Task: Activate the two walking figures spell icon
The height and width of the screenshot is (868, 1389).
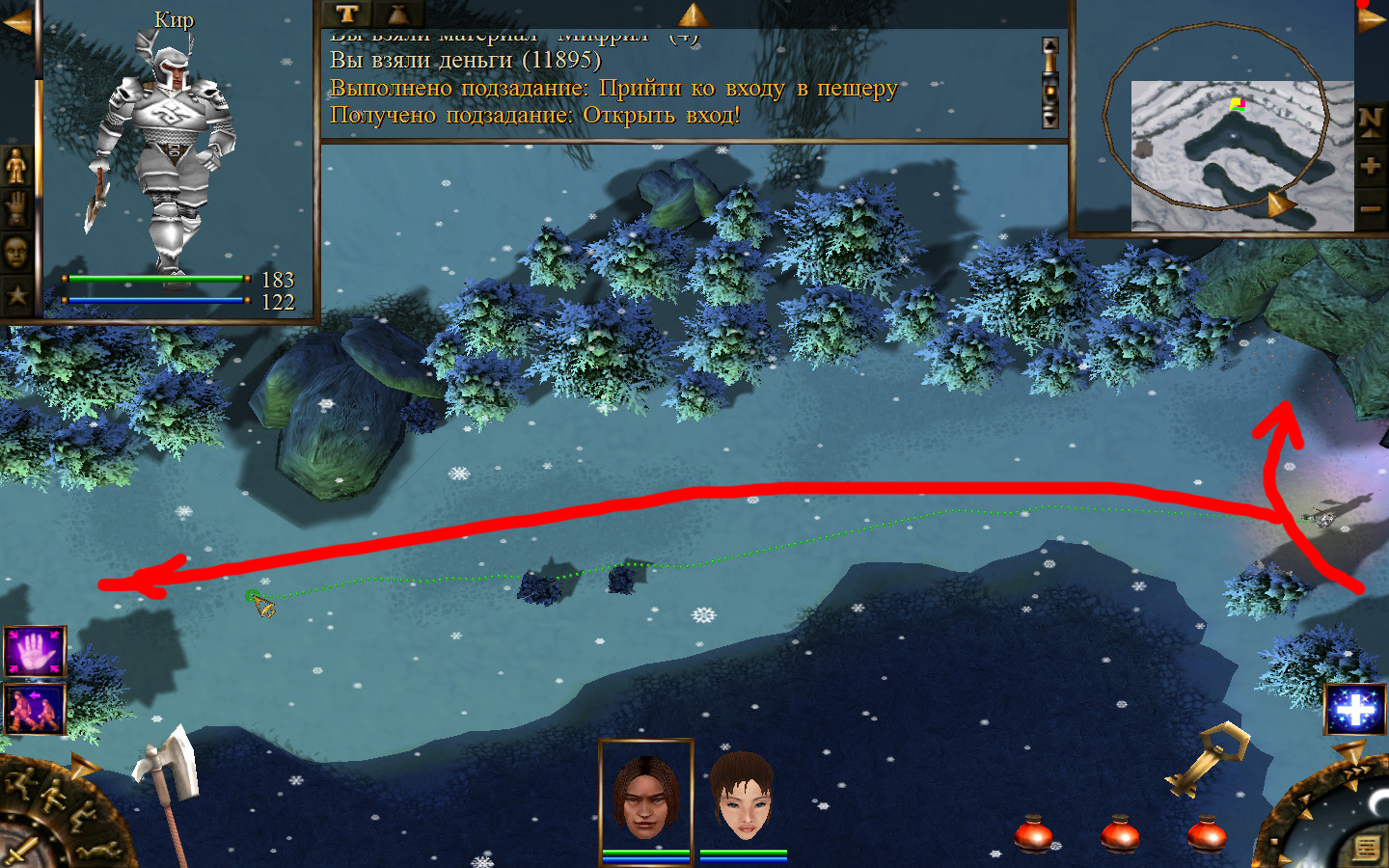Action: pyautogui.click(x=35, y=709)
